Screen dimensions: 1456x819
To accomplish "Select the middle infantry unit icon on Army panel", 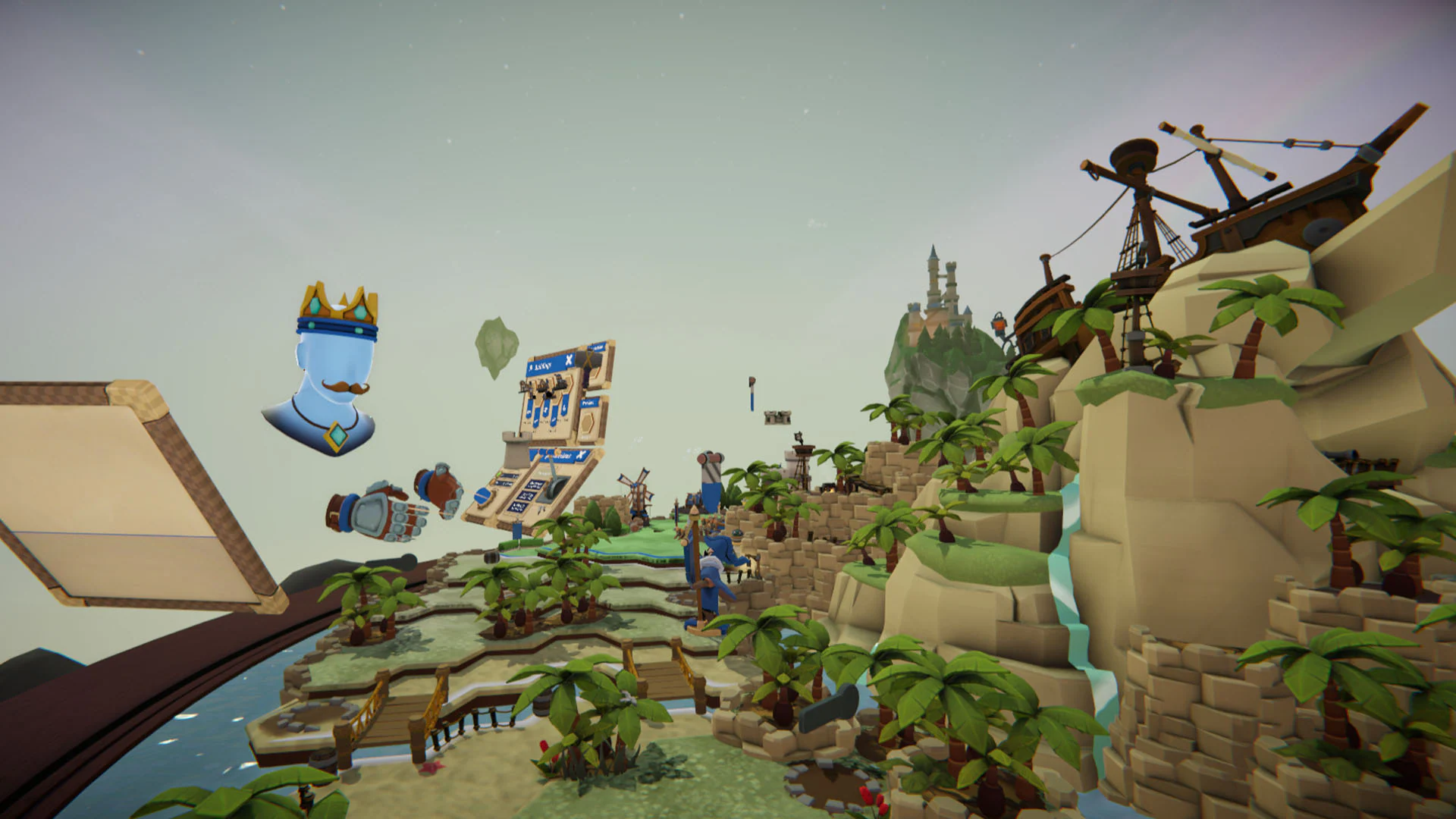I will click(x=544, y=382).
